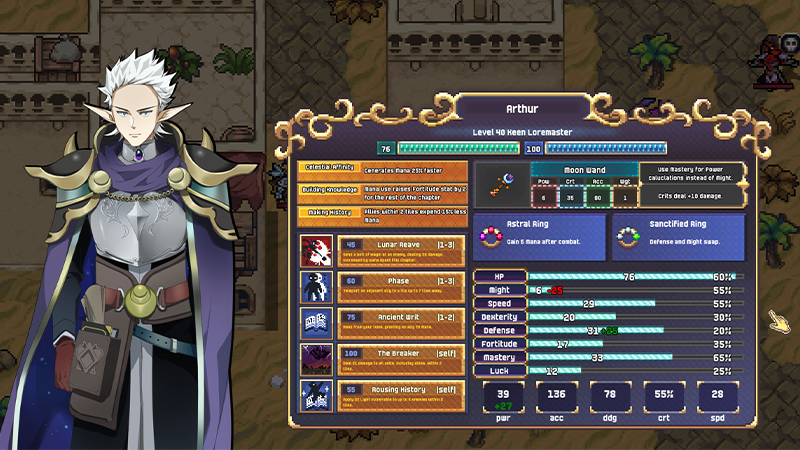Image resolution: width=800 pixels, height=450 pixels.
Task: Click the Luck stat label
Action: pyautogui.click(x=499, y=371)
